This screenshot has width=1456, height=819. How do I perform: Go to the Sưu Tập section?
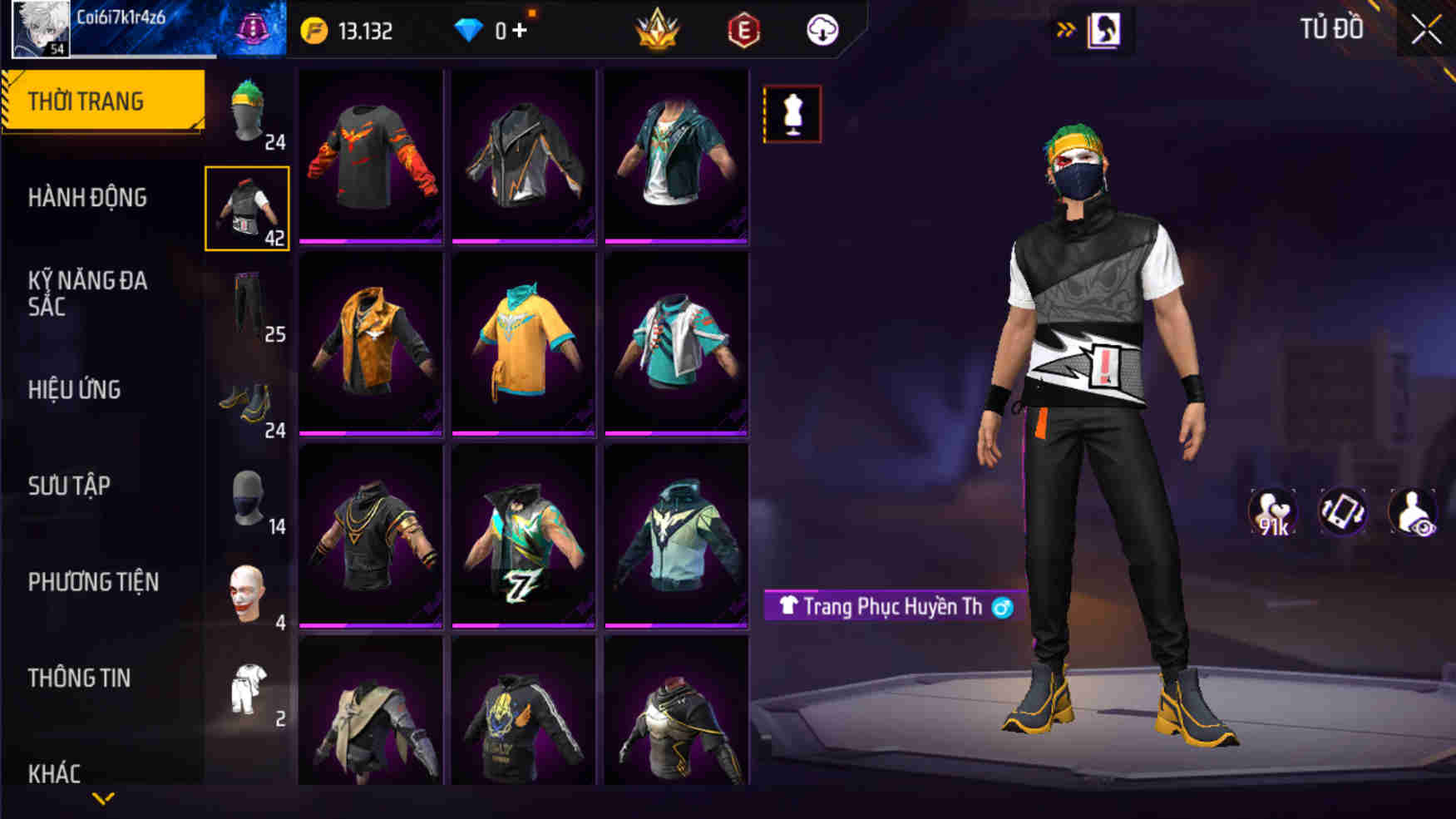(69, 486)
